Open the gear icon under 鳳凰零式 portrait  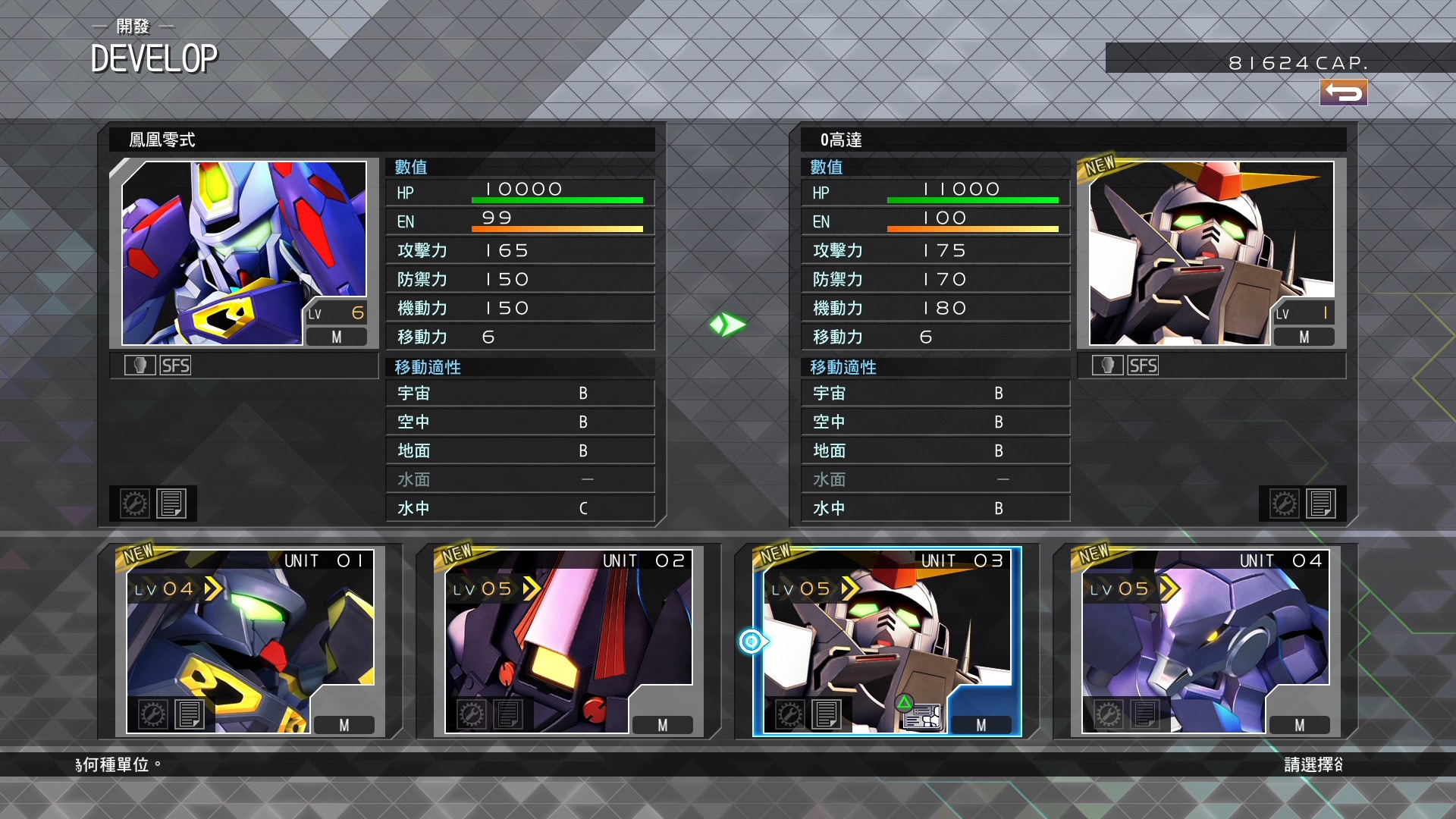tap(135, 504)
